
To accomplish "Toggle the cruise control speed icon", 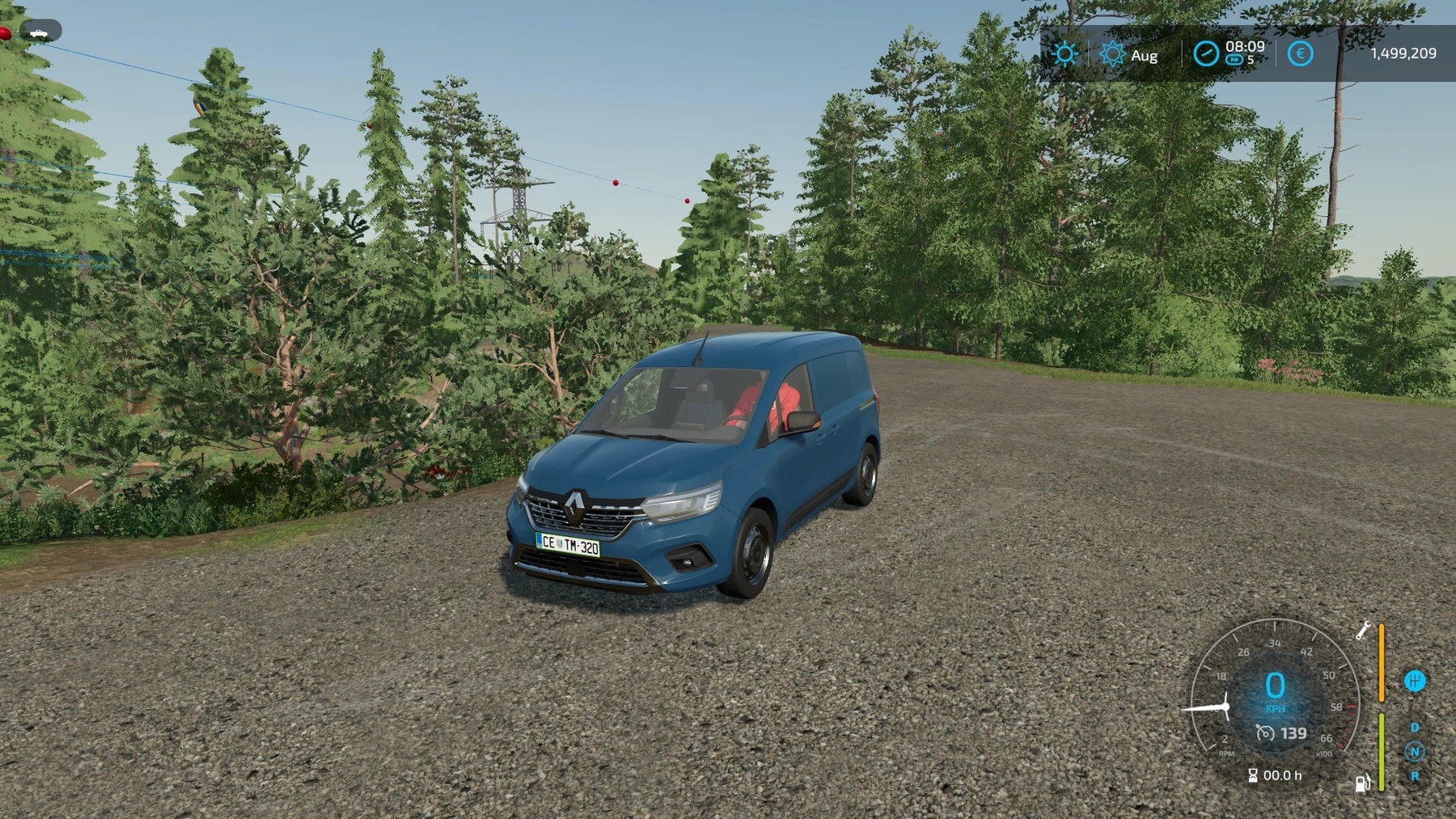I will (x=1265, y=733).
